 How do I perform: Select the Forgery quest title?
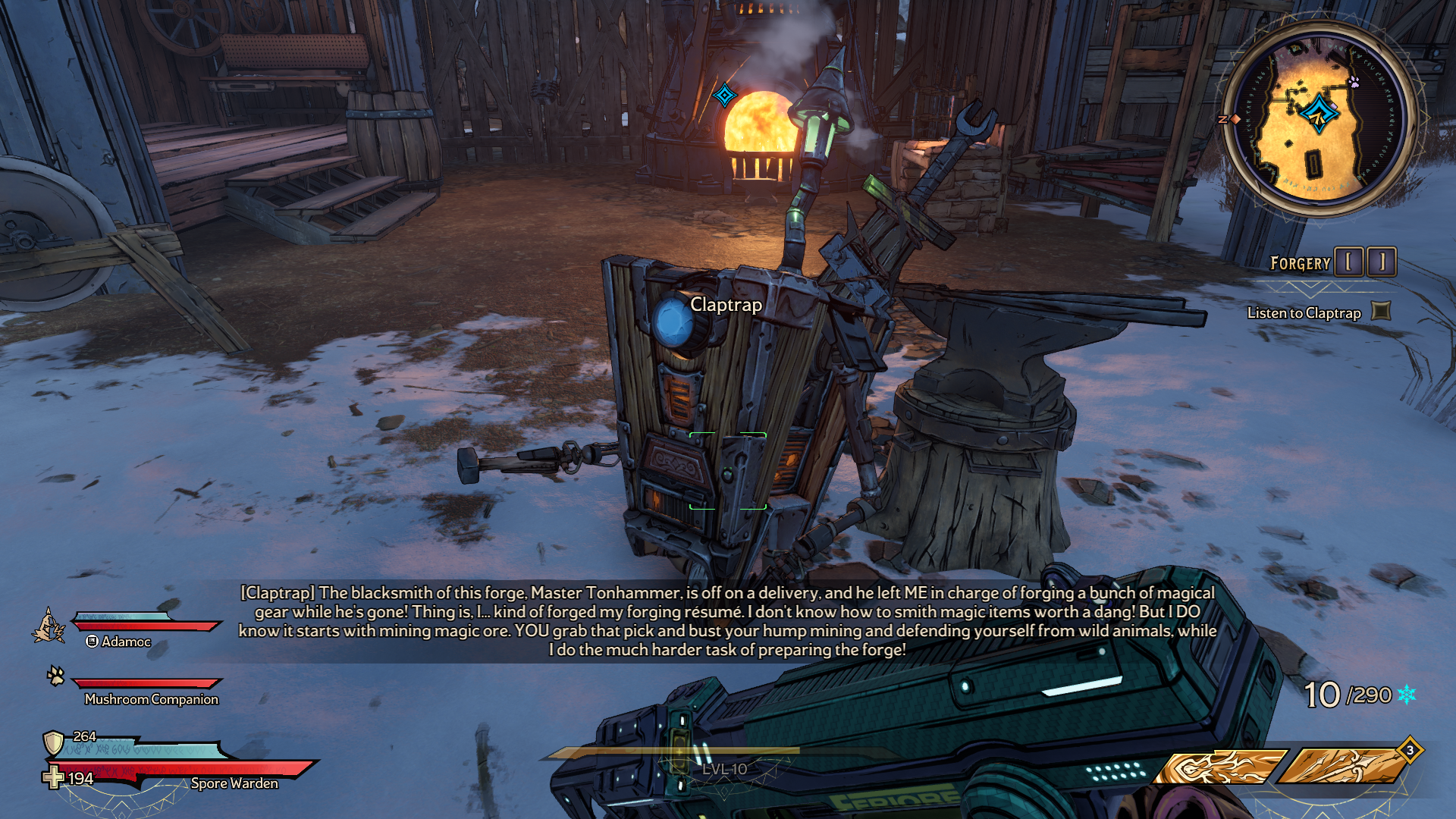tap(1300, 263)
